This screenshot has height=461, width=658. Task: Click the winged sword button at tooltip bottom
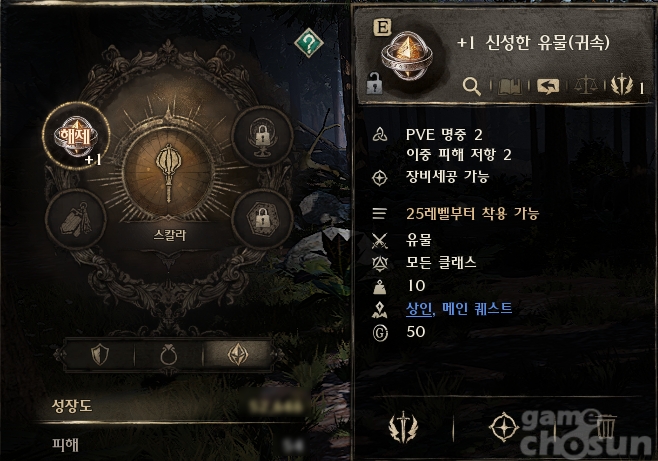[x=403, y=429]
